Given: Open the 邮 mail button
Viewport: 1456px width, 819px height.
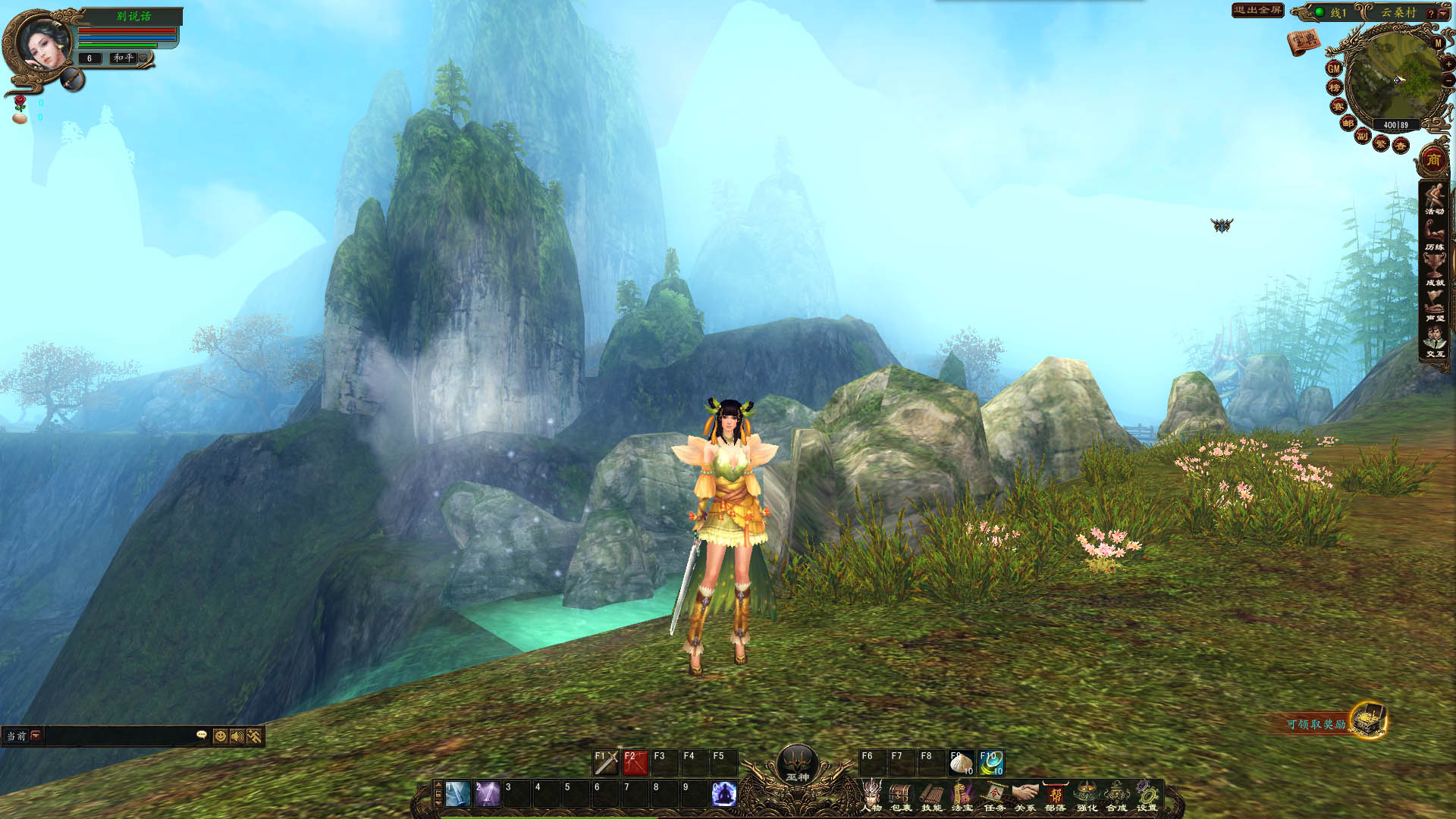Looking at the screenshot, I should [x=1348, y=123].
